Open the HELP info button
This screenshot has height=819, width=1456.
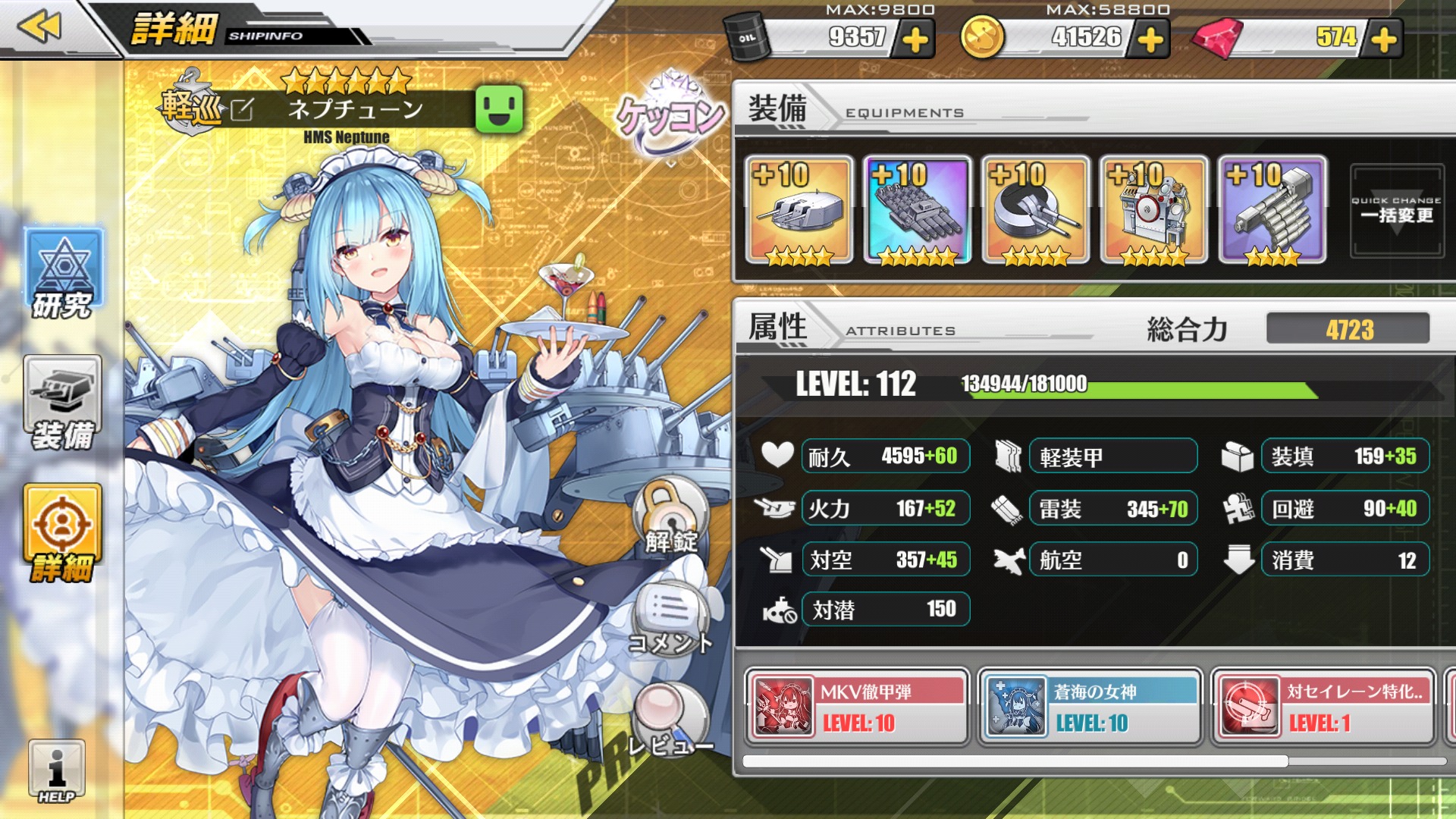click(x=57, y=771)
